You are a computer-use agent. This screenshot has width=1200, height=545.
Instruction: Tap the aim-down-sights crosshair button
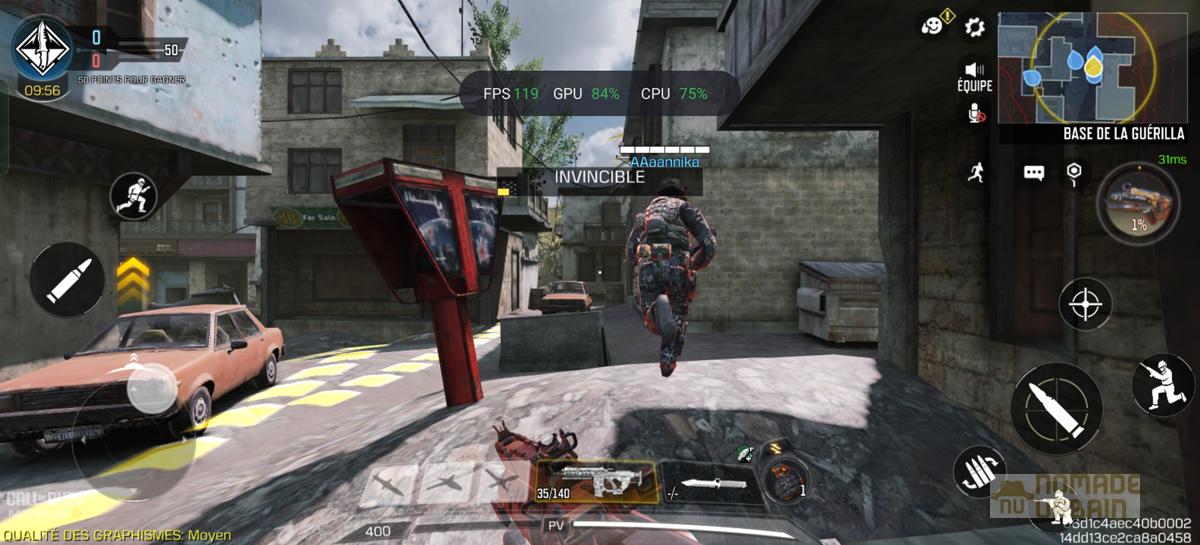click(1086, 301)
